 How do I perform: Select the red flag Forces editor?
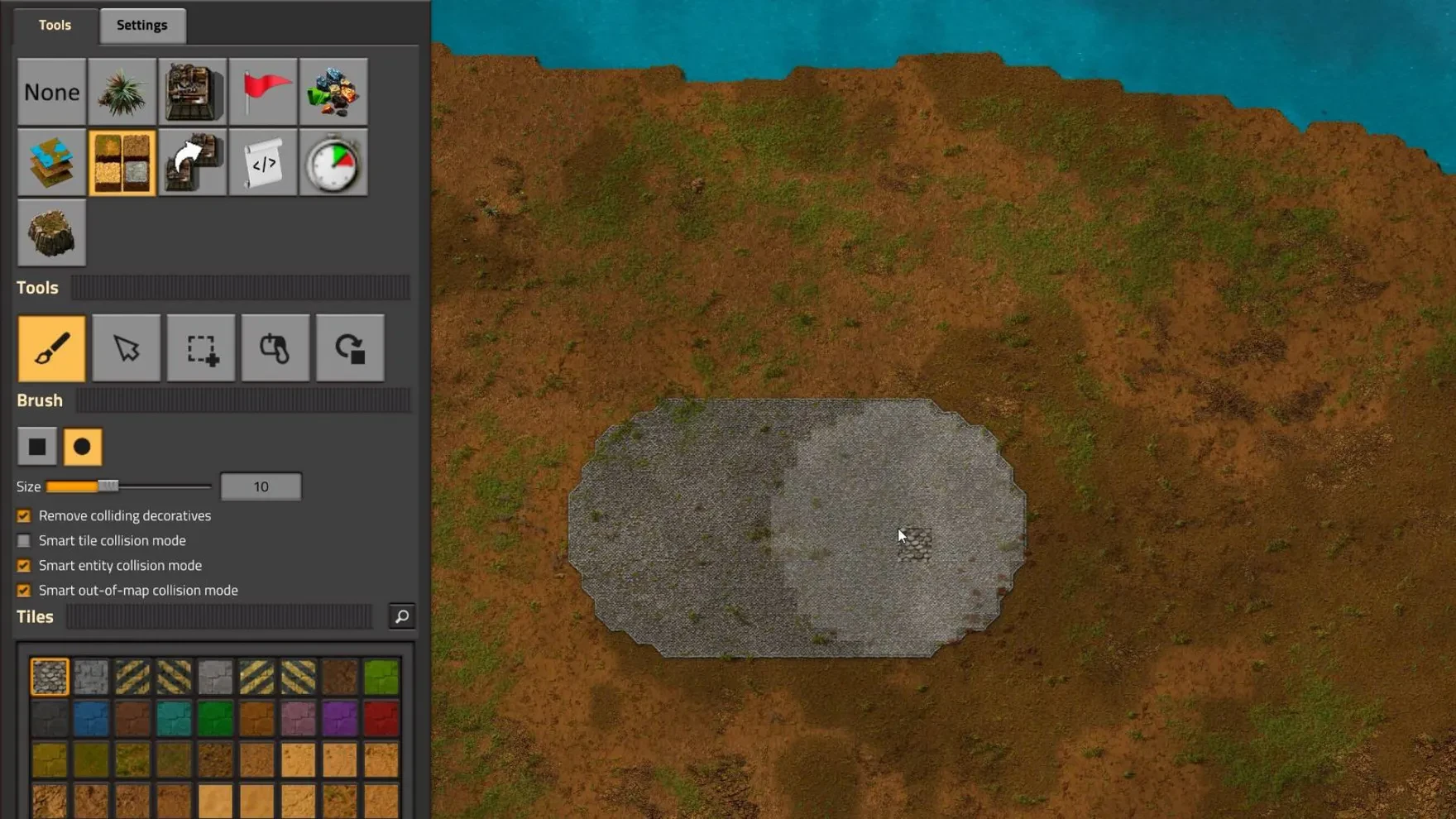click(x=263, y=91)
